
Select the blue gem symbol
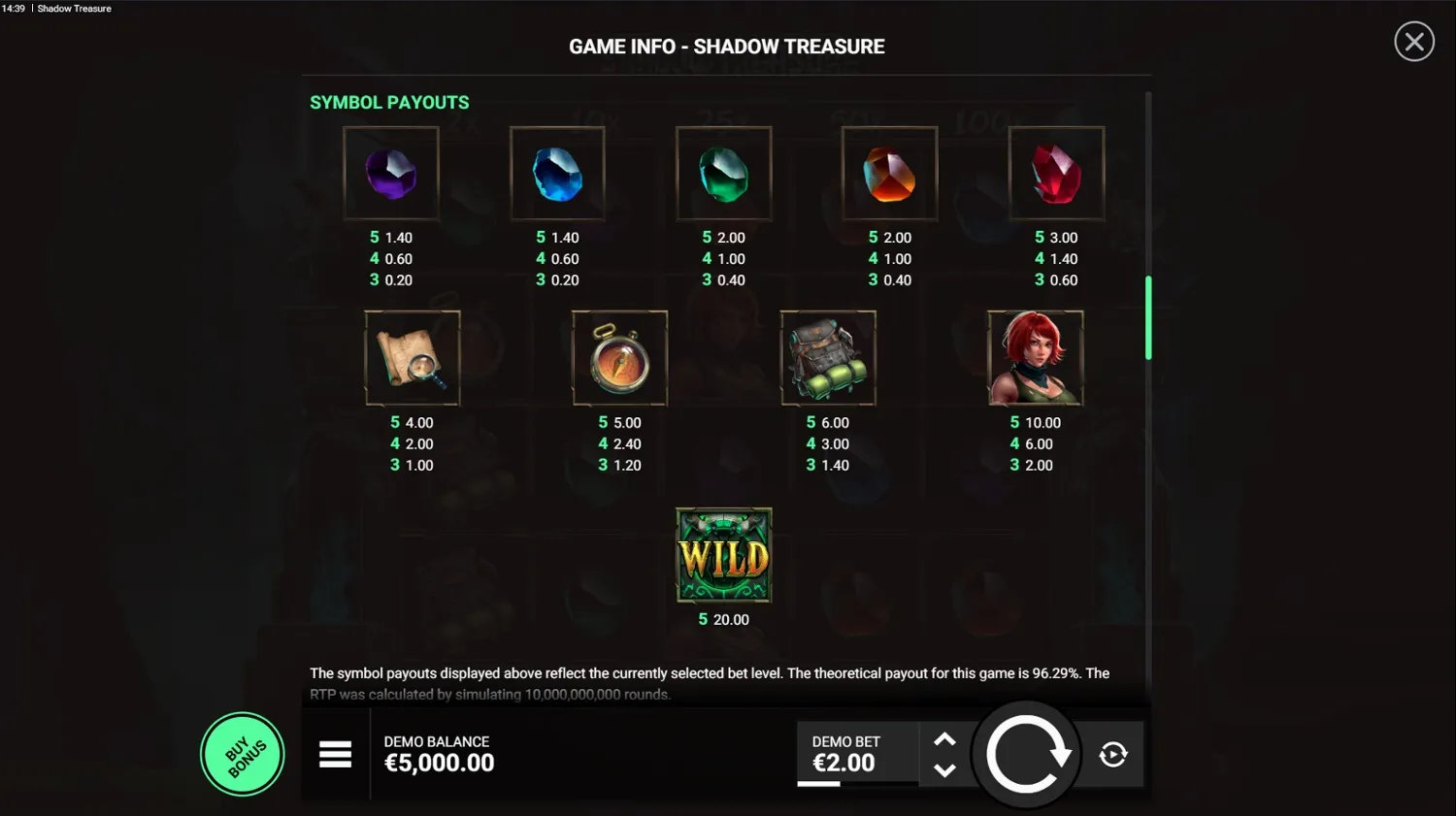tap(557, 173)
